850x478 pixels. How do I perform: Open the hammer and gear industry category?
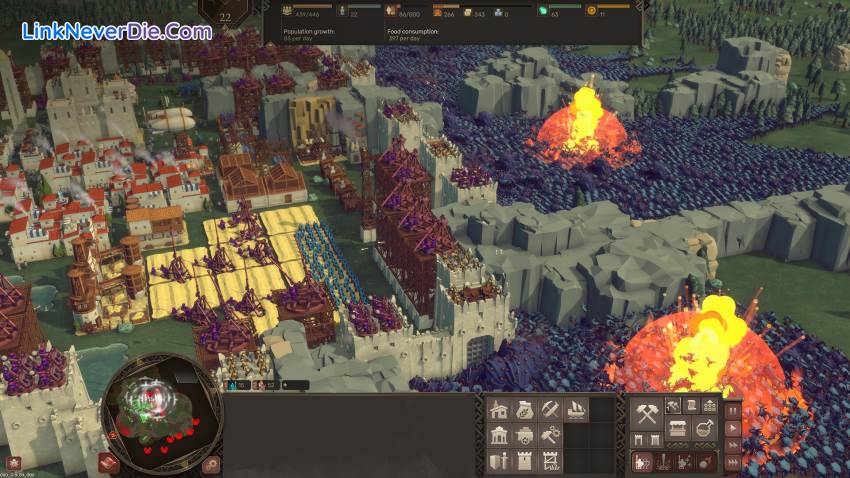coord(550,436)
